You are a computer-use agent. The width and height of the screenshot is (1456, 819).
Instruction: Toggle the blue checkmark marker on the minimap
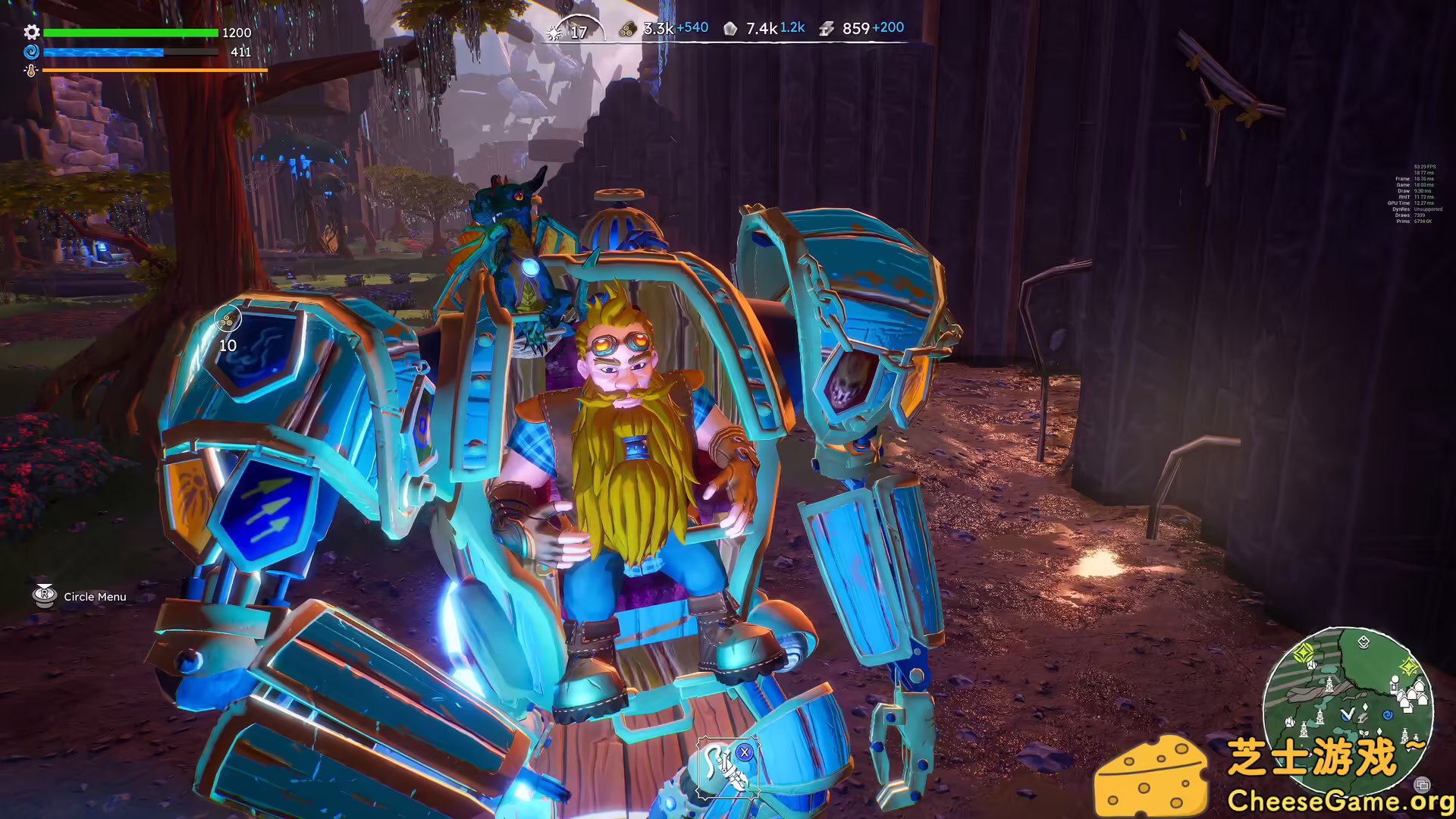1347,714
